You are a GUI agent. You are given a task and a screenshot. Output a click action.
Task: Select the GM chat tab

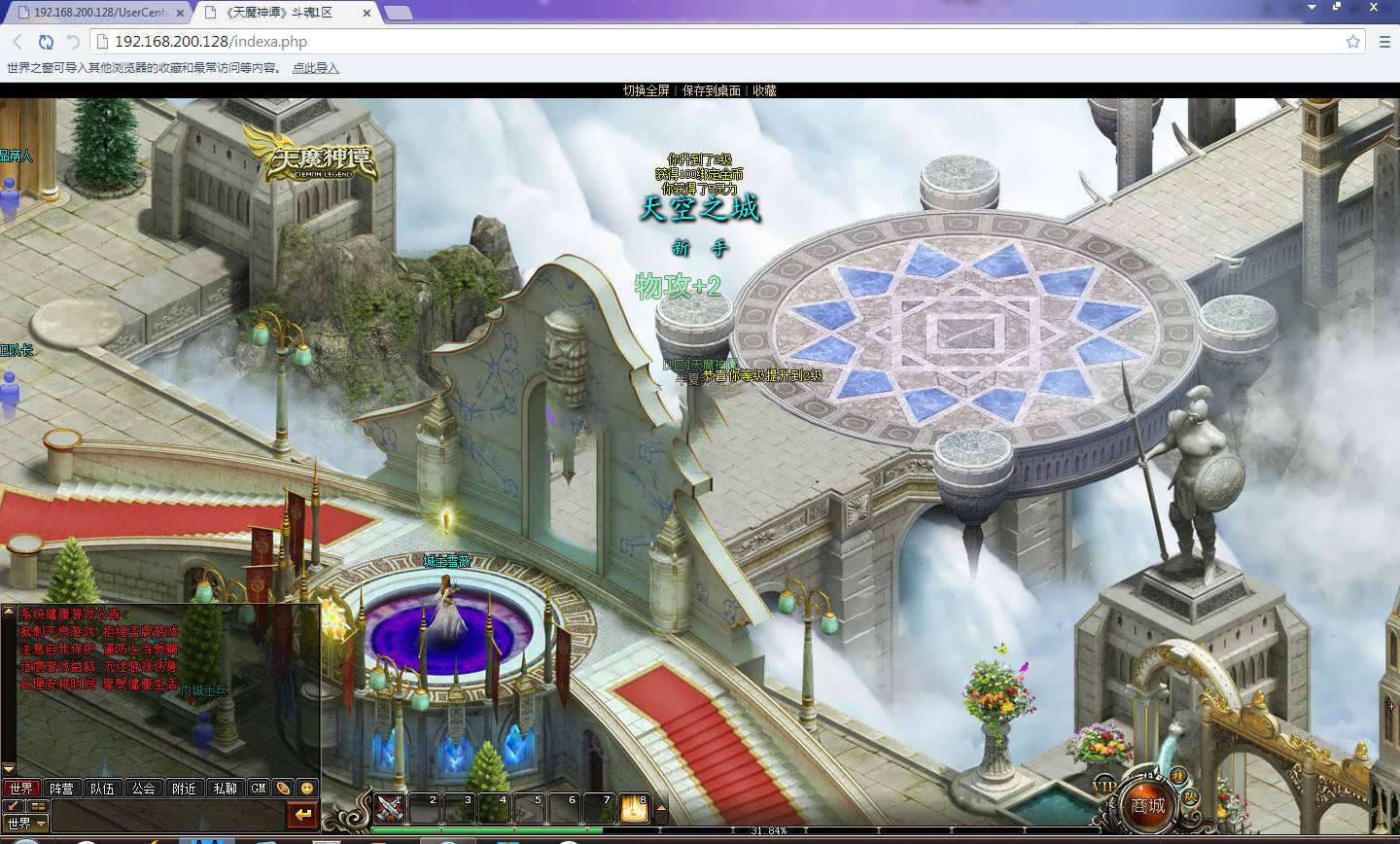pyautogui.click(x=259, y=789)
